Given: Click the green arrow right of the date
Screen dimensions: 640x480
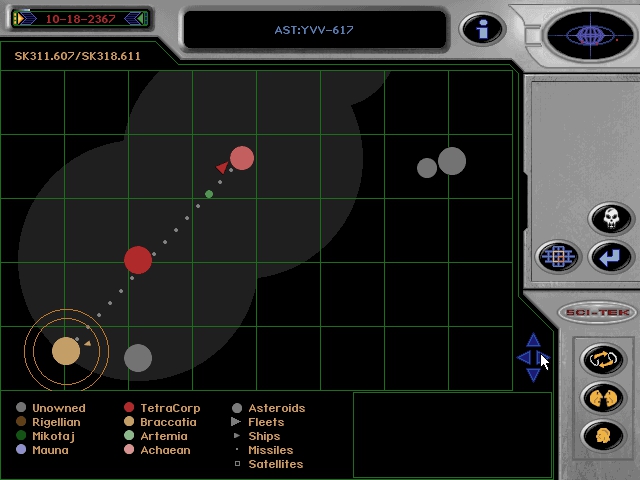Looking at the screenshot, I should 140,18.
